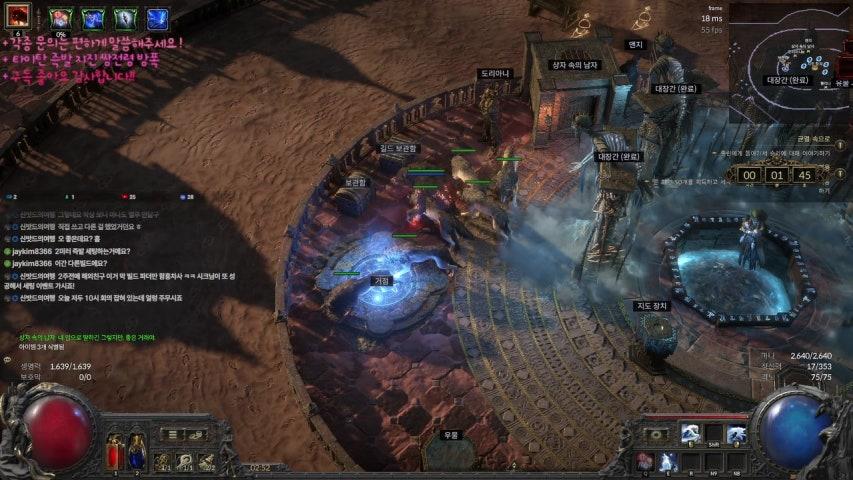The width and height of the screenshot is (853, 480).
Task: Select the orange buff icon with count 6
Action: coord(19,17)
